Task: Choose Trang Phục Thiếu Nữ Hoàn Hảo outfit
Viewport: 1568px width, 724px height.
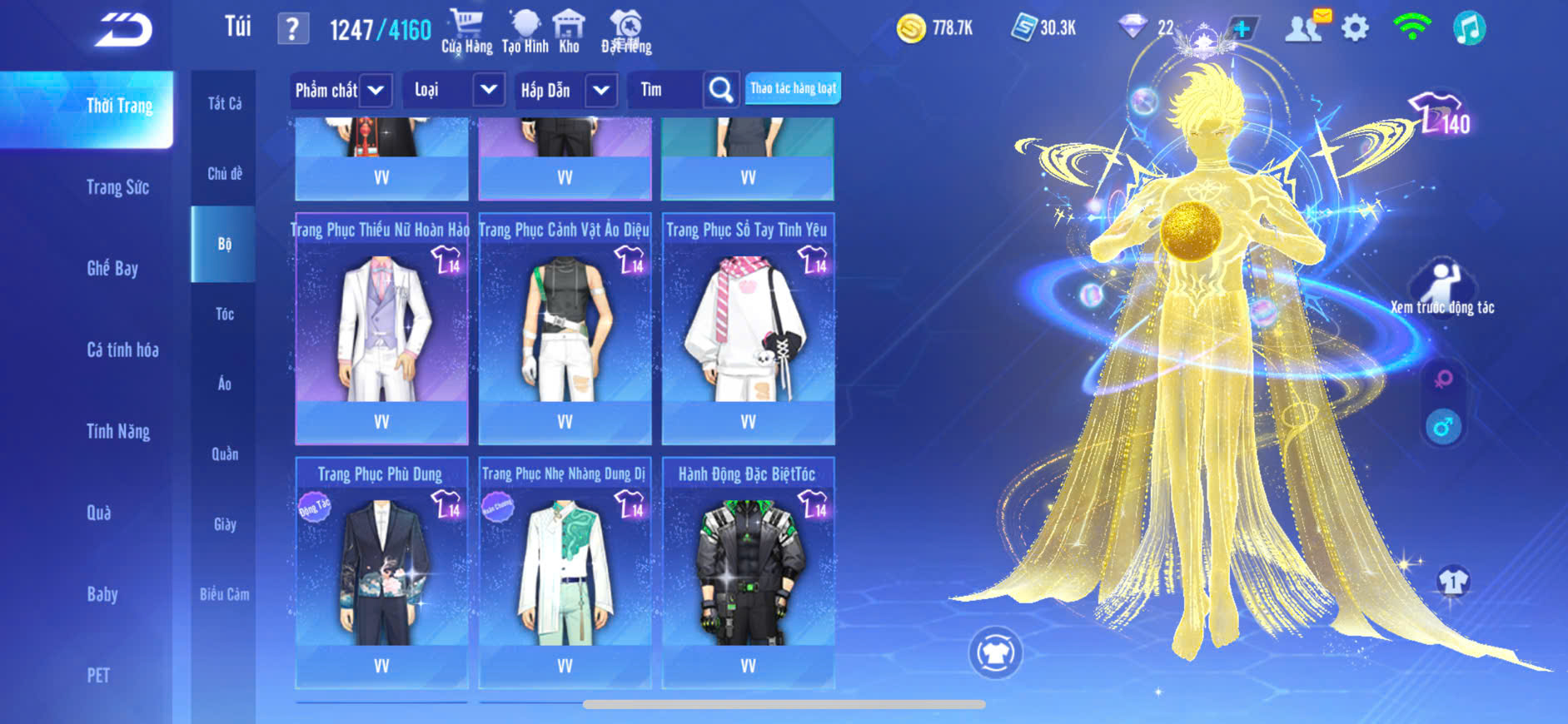Action: coord(381,329)
